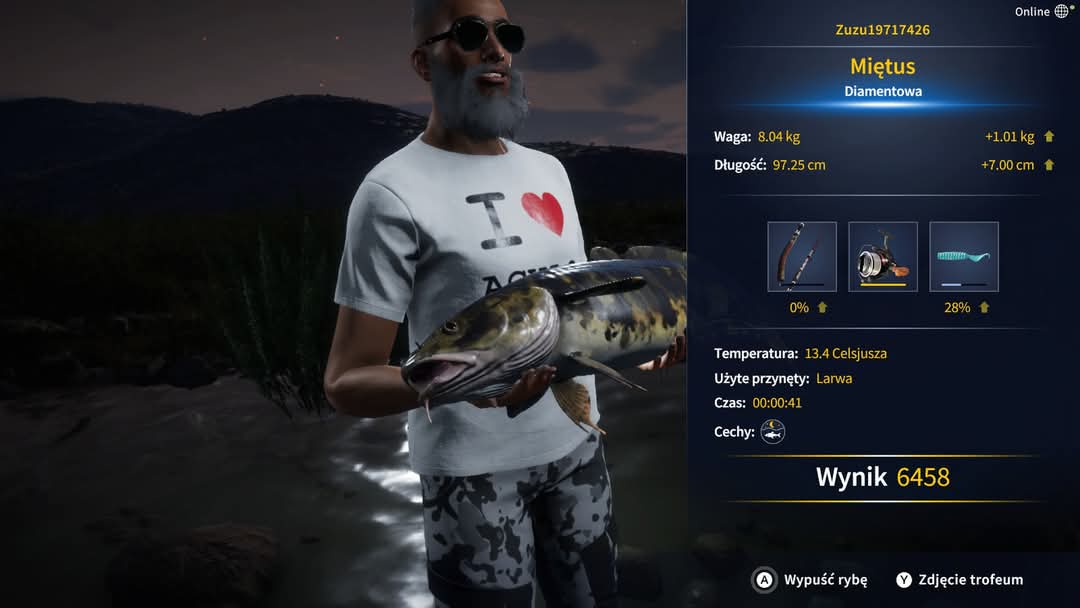The height and width of the screenshot is (608, 1080).
Task: Show the Cechy night fish trait icon
Action: click(x=773, y=432)
